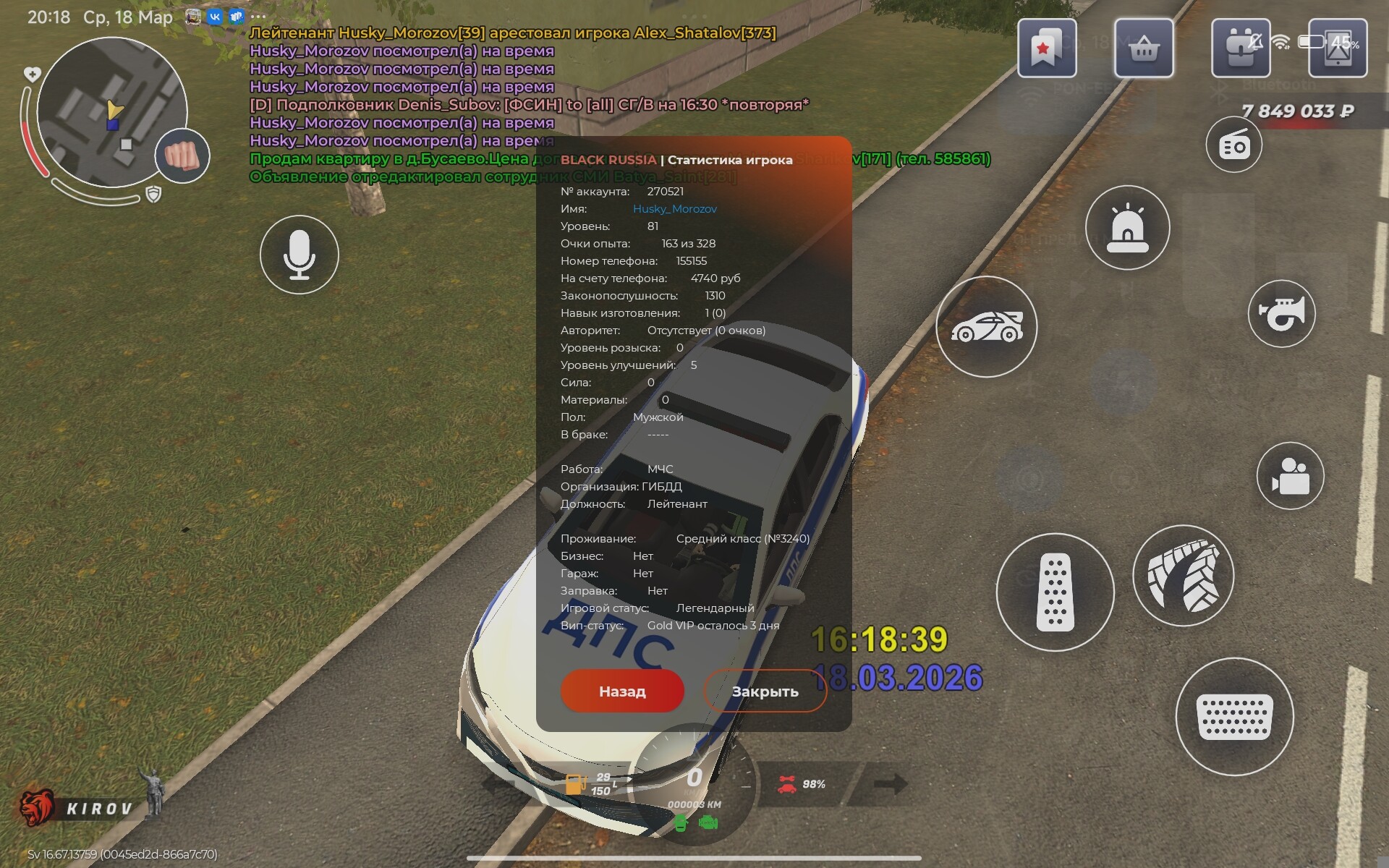Tap the gas pedal button
The image size is (1389, 868).
pos(1055,592)
